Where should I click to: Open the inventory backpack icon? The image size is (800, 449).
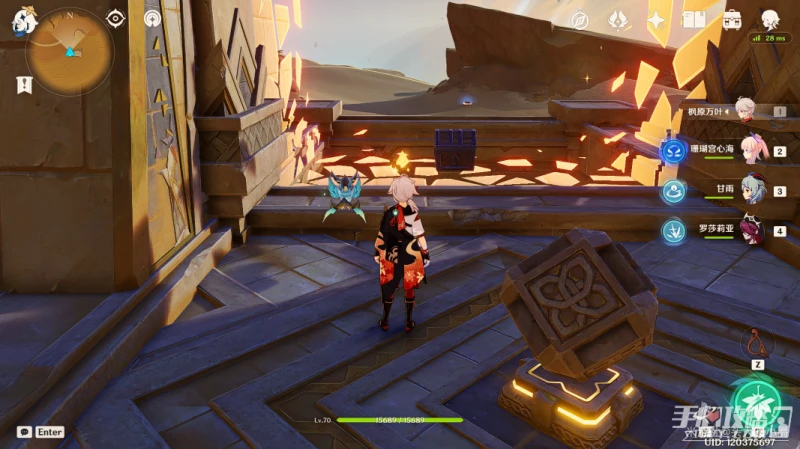(x=731, y=20)
